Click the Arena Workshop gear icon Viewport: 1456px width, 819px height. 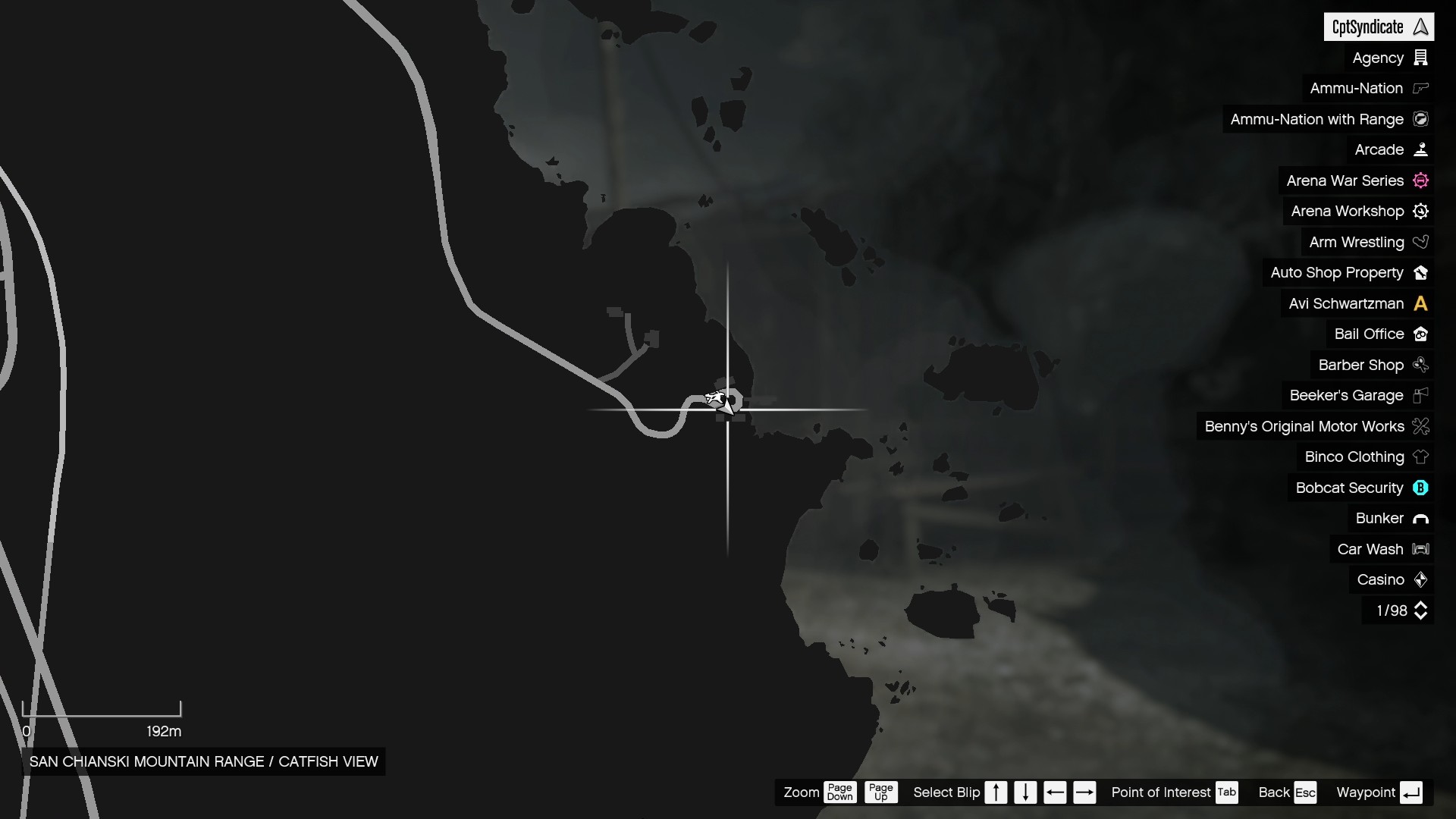click(1420, 212)
